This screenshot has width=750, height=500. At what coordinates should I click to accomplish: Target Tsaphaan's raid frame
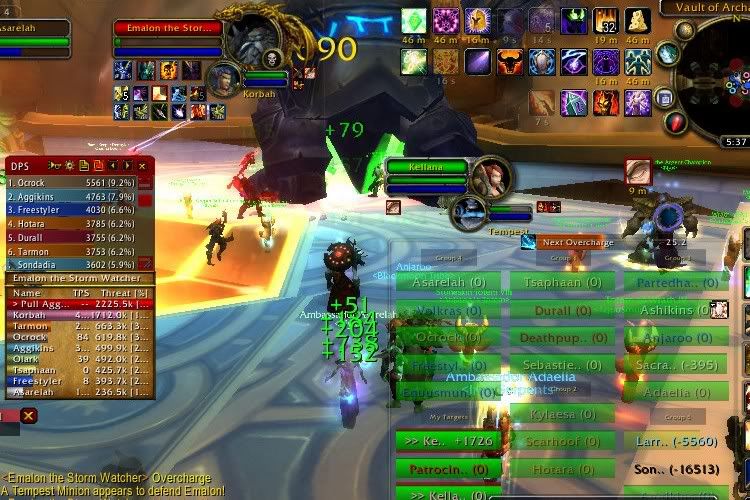562,282
